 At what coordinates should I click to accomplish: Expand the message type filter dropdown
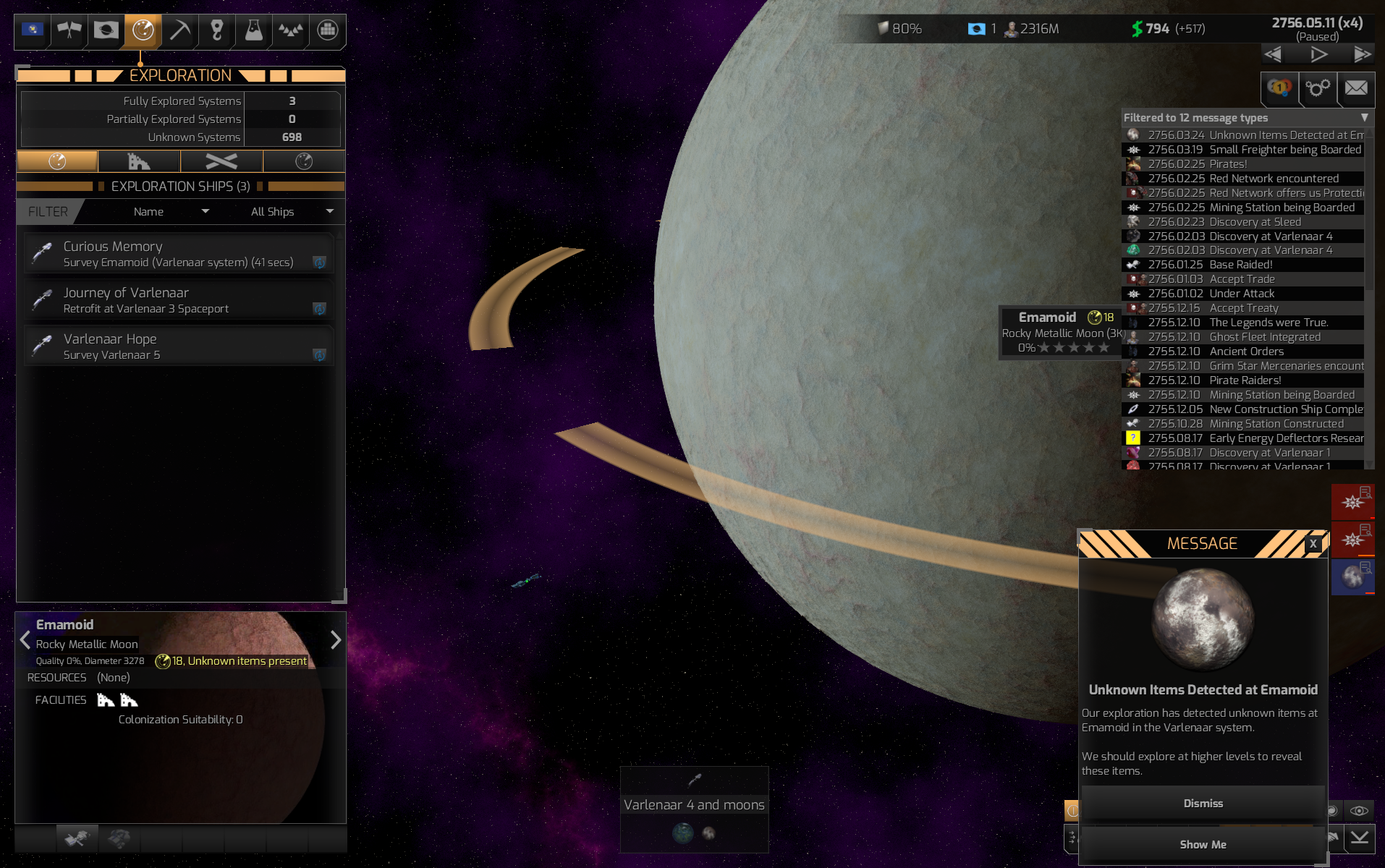(x=1364, y=117)
